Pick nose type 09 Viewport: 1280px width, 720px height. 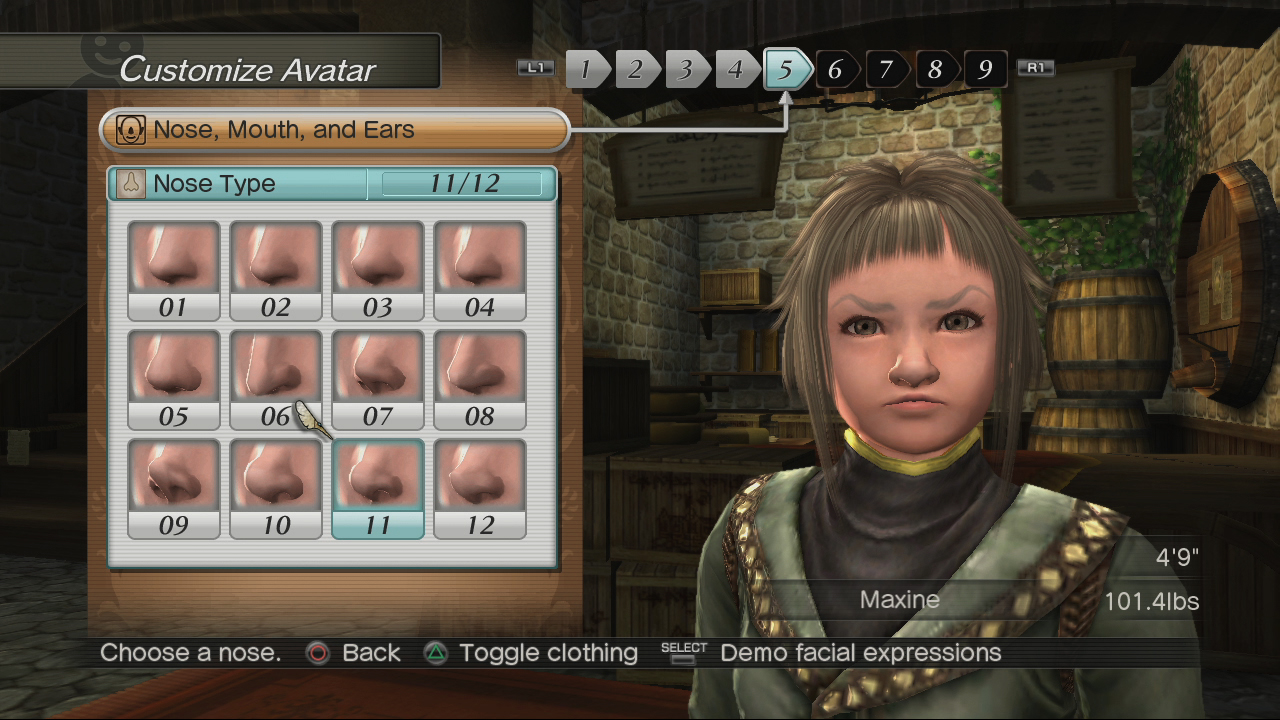pos(174,489)
